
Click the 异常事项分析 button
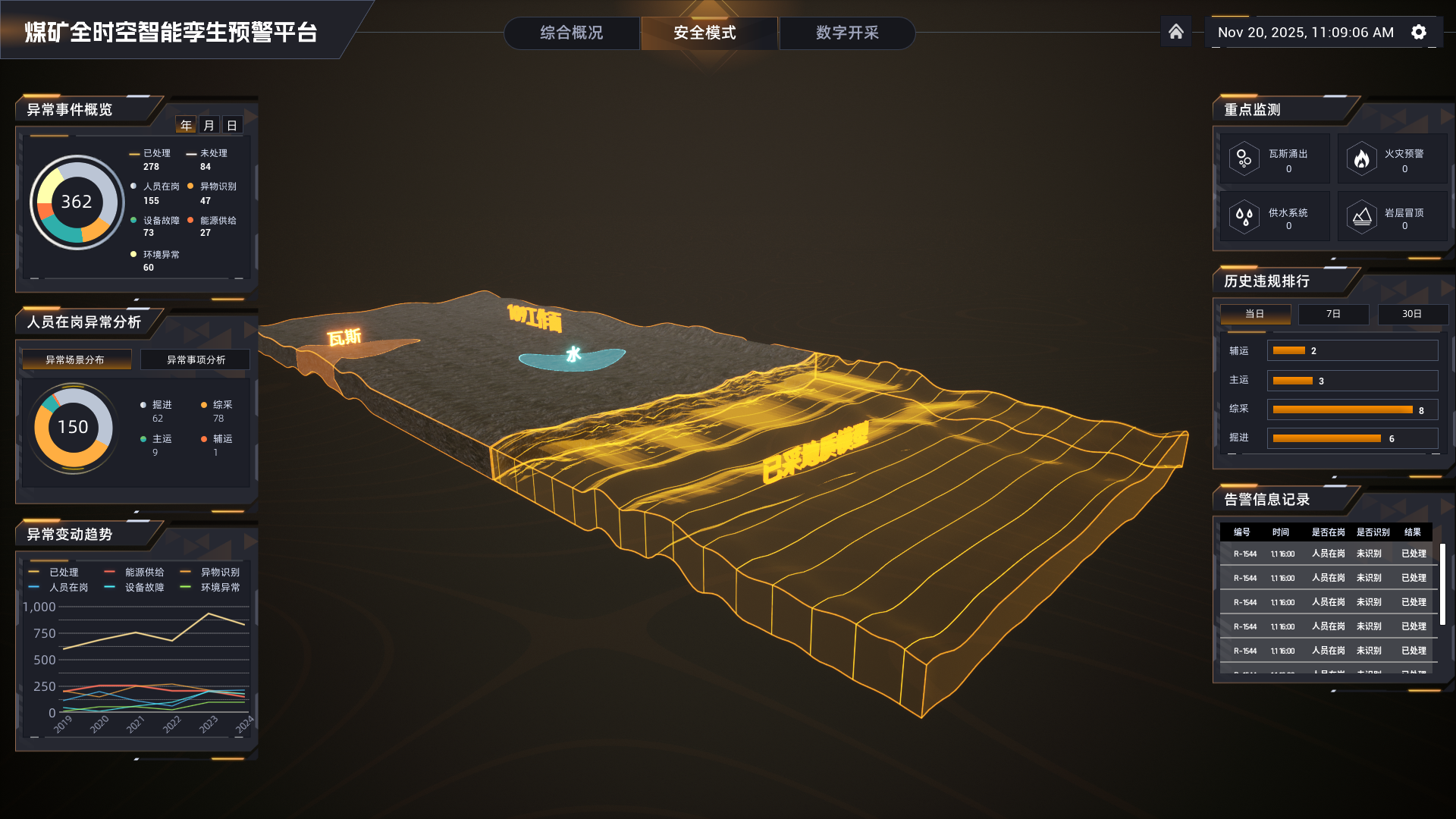coord(195,359)
